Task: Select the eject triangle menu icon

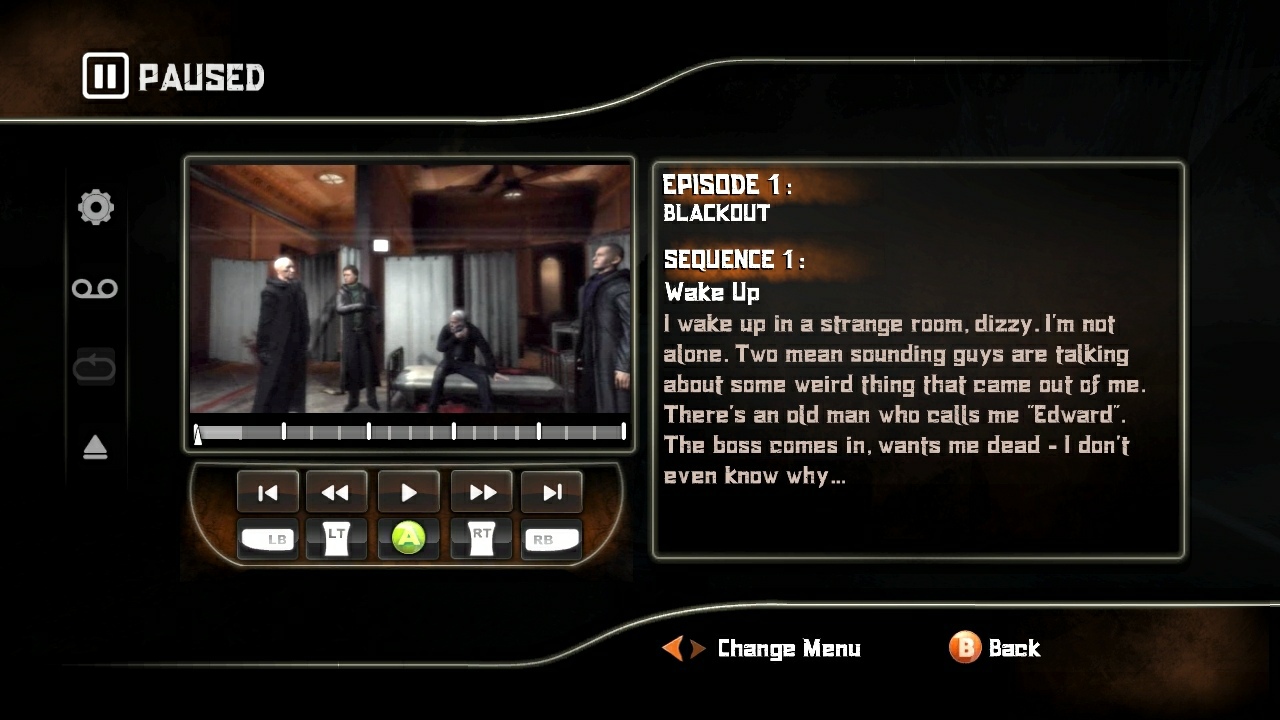Action: coord(95,447)
